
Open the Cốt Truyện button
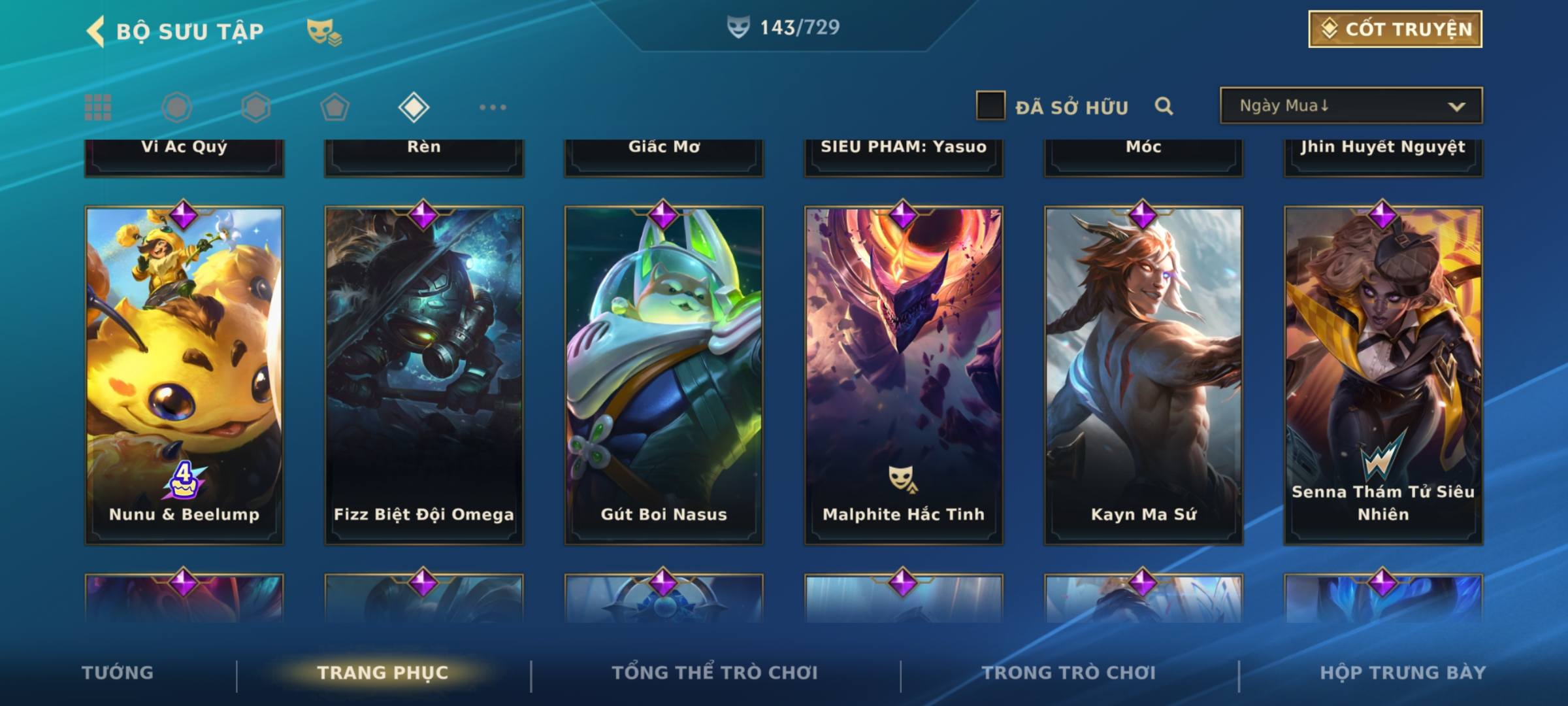coord(1395,29)
